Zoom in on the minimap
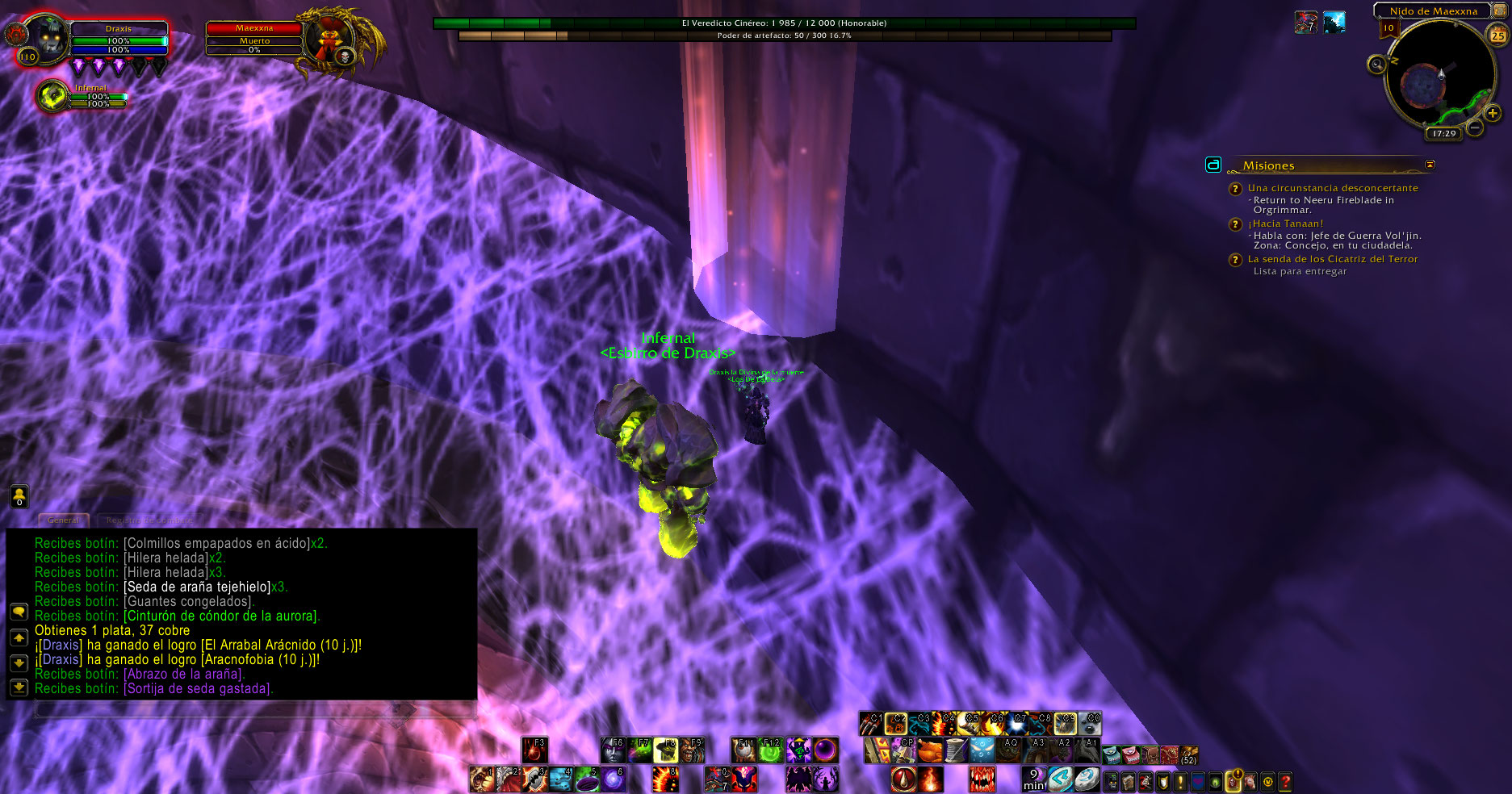This screenshot has width=1512, height=794. tap(1493, 113)
